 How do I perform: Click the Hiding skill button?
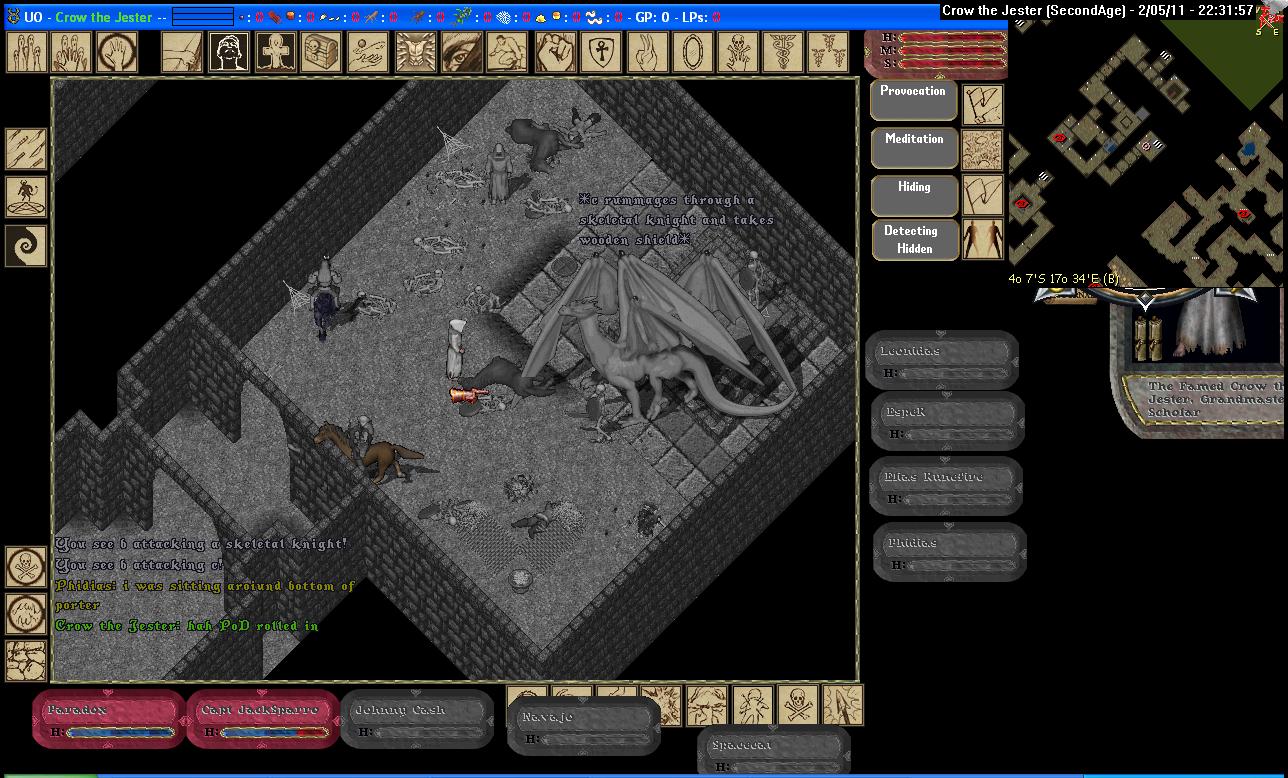pos(914,196)
